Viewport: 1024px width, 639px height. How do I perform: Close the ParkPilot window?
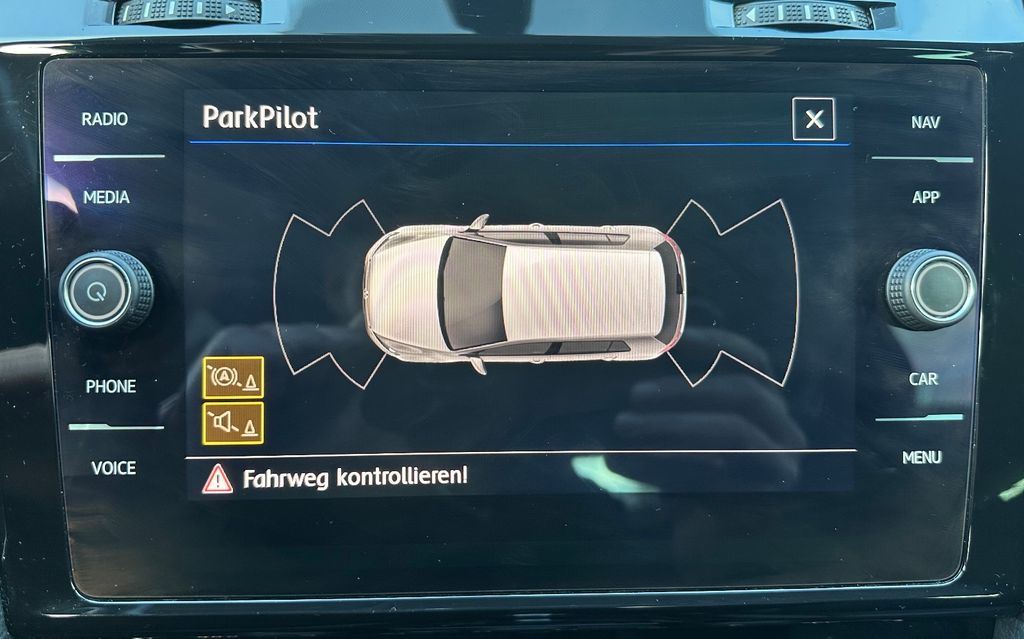813,120
